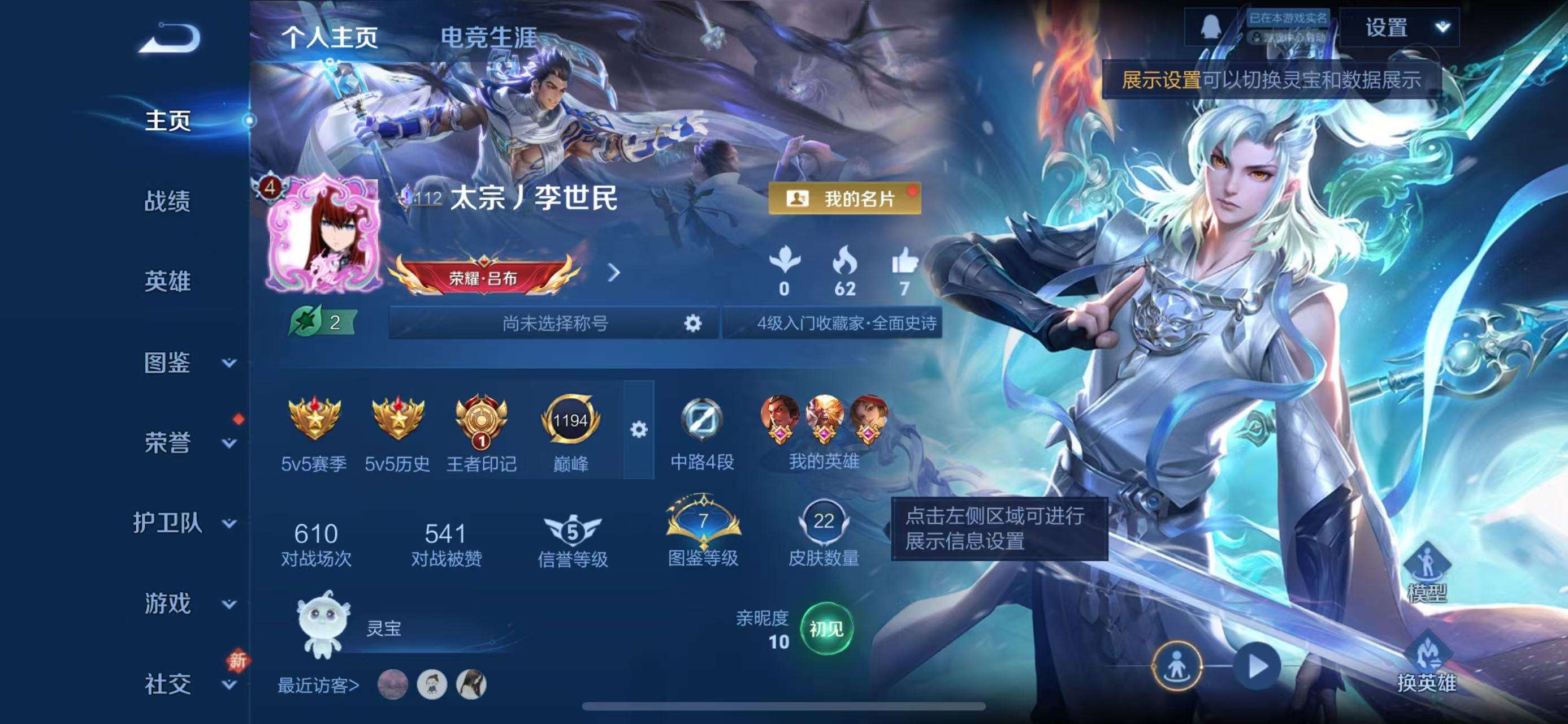Open the gear beside the 巅峰 score
Image resolution: width=1568 pixels, height=724 pixels.
pos(638,429)
